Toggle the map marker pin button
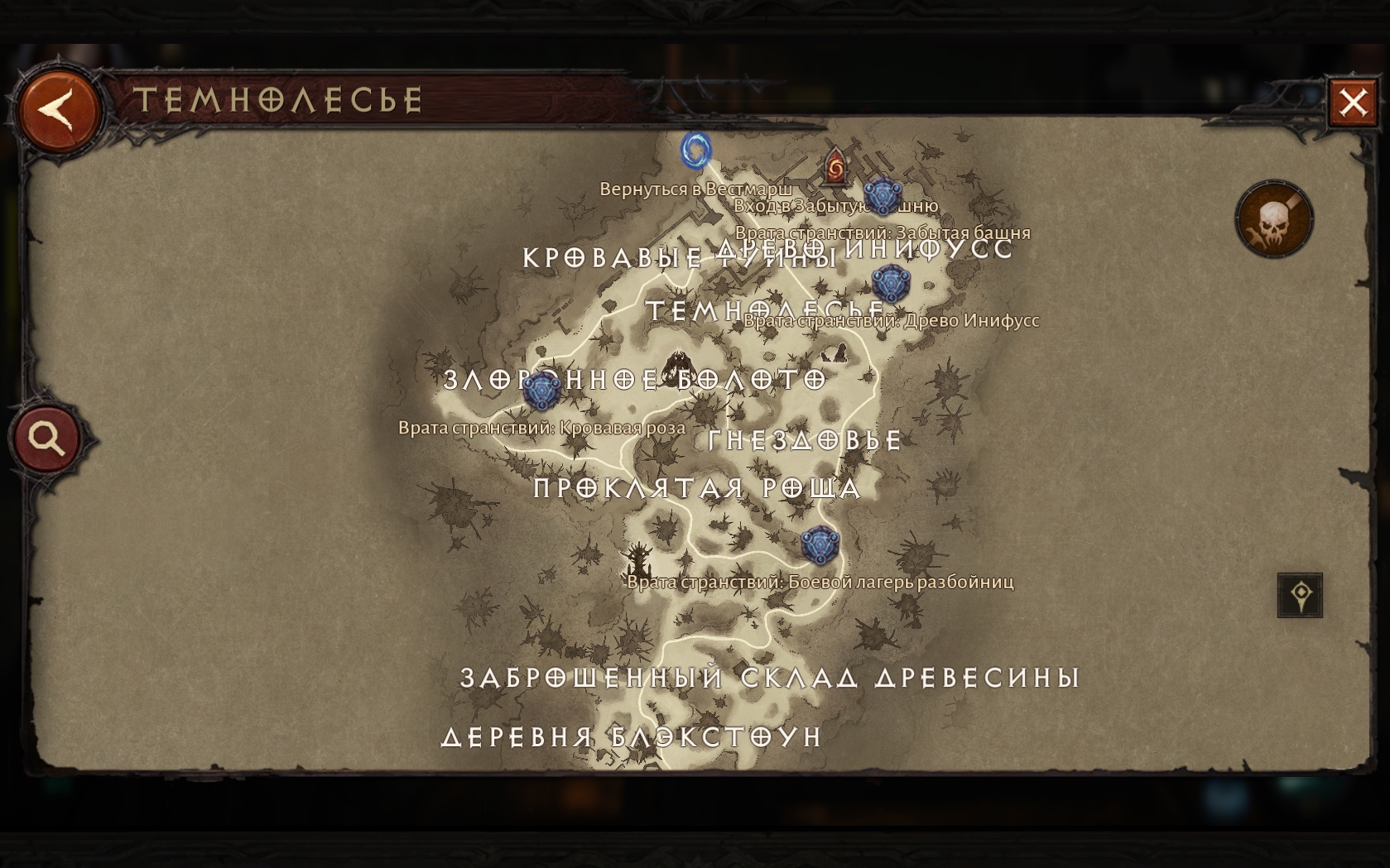The image size is (1390, 868). [1300, 595]
